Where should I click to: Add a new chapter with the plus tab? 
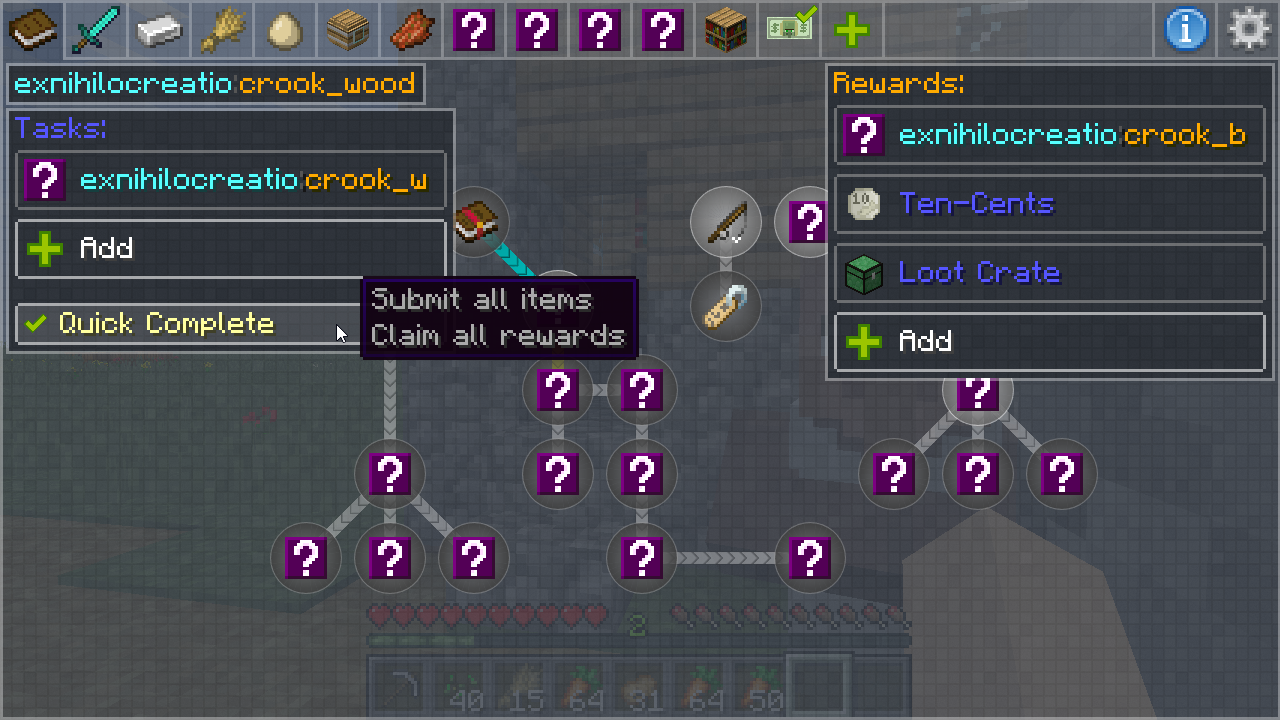[851, 29]
